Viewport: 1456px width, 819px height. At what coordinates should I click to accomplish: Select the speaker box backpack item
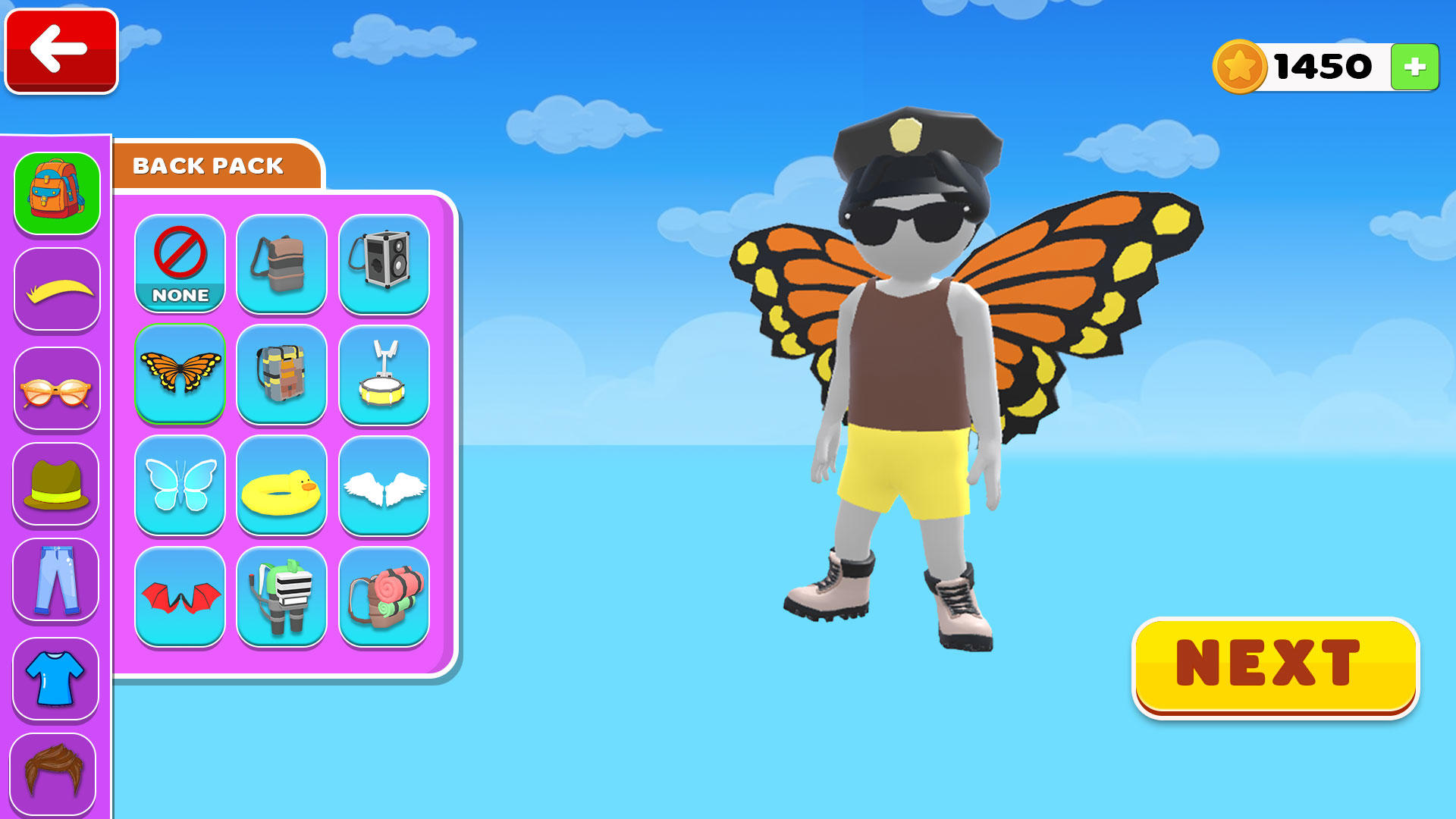coord(383,264)
